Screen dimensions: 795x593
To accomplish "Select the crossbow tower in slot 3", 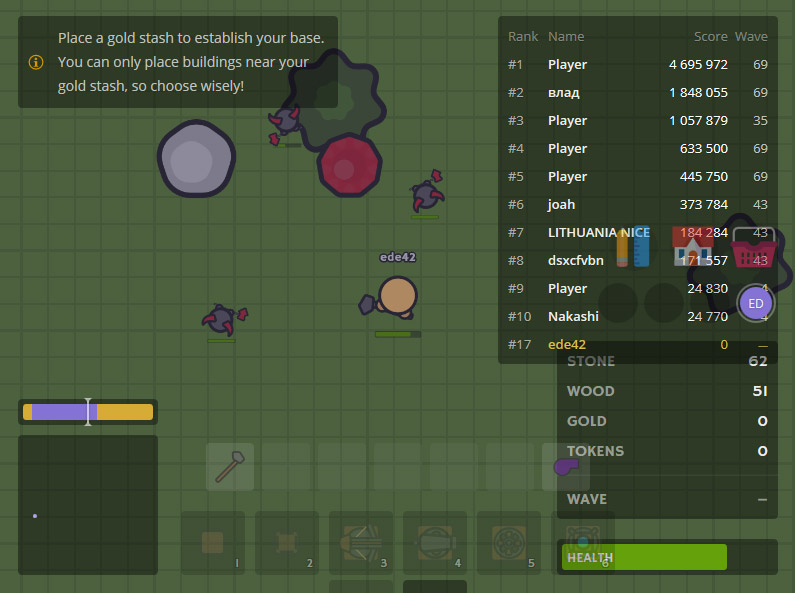I will (x=361, y=542).
